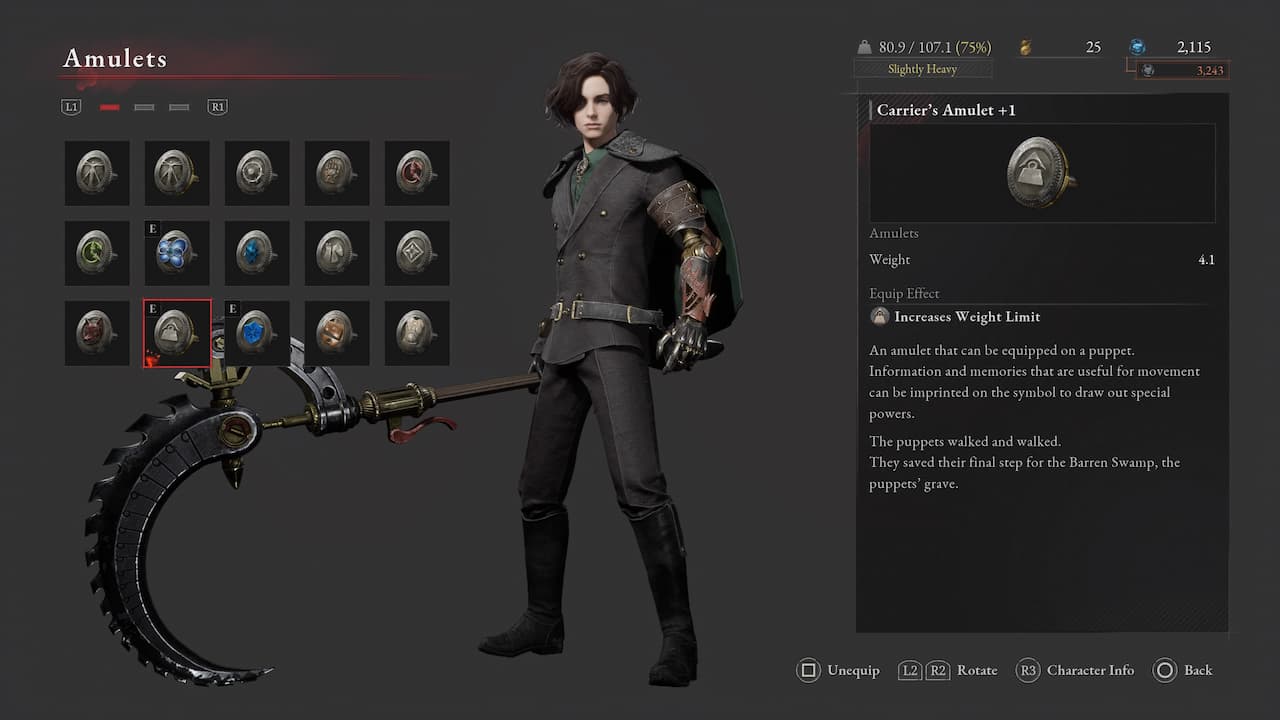Select the red beast mask amulet
Viewport: 1280px width, 720px height.
[97, 333]
